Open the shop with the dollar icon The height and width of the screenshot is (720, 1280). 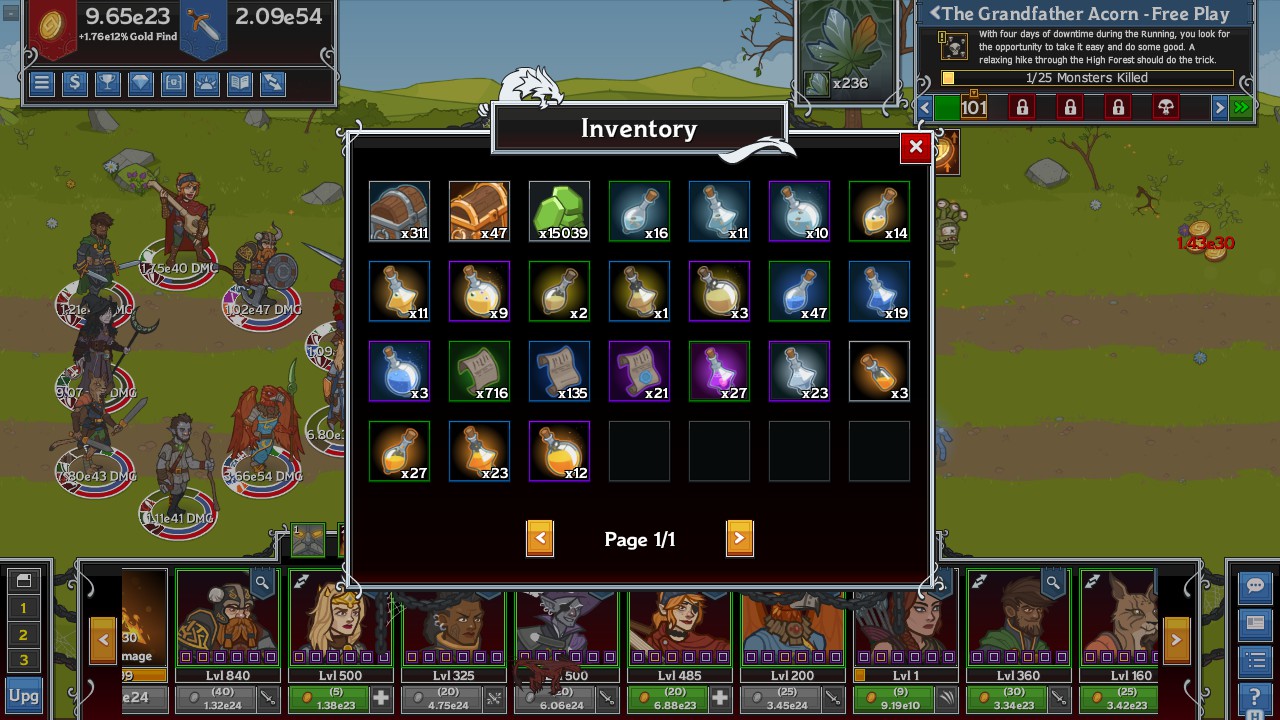click(74, 83)
